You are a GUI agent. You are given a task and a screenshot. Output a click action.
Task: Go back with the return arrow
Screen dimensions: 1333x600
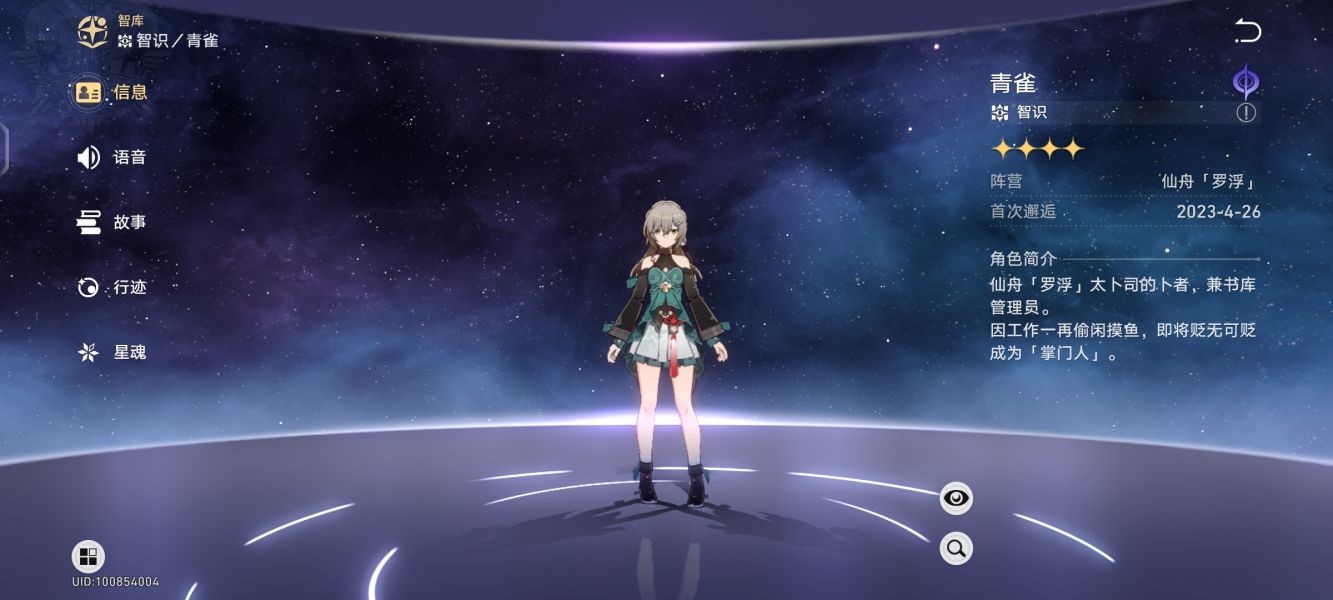point(1247,31)
